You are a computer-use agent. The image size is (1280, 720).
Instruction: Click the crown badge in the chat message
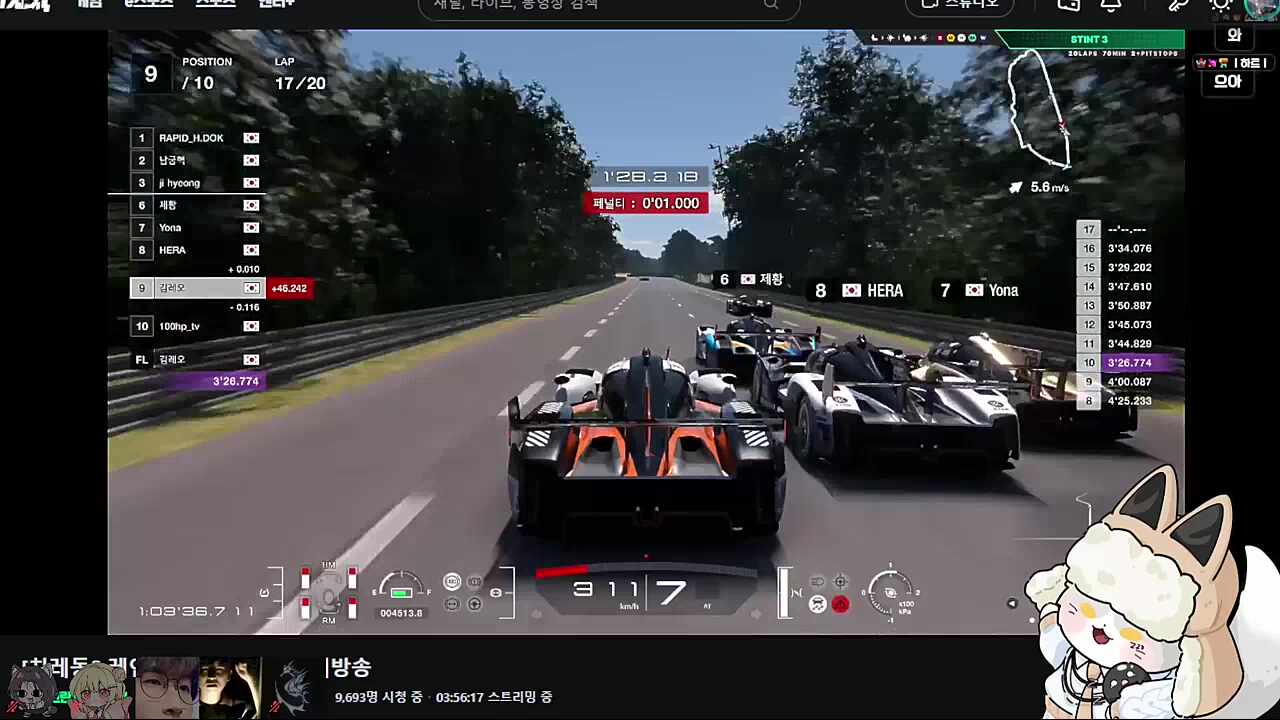[1200, 63]
